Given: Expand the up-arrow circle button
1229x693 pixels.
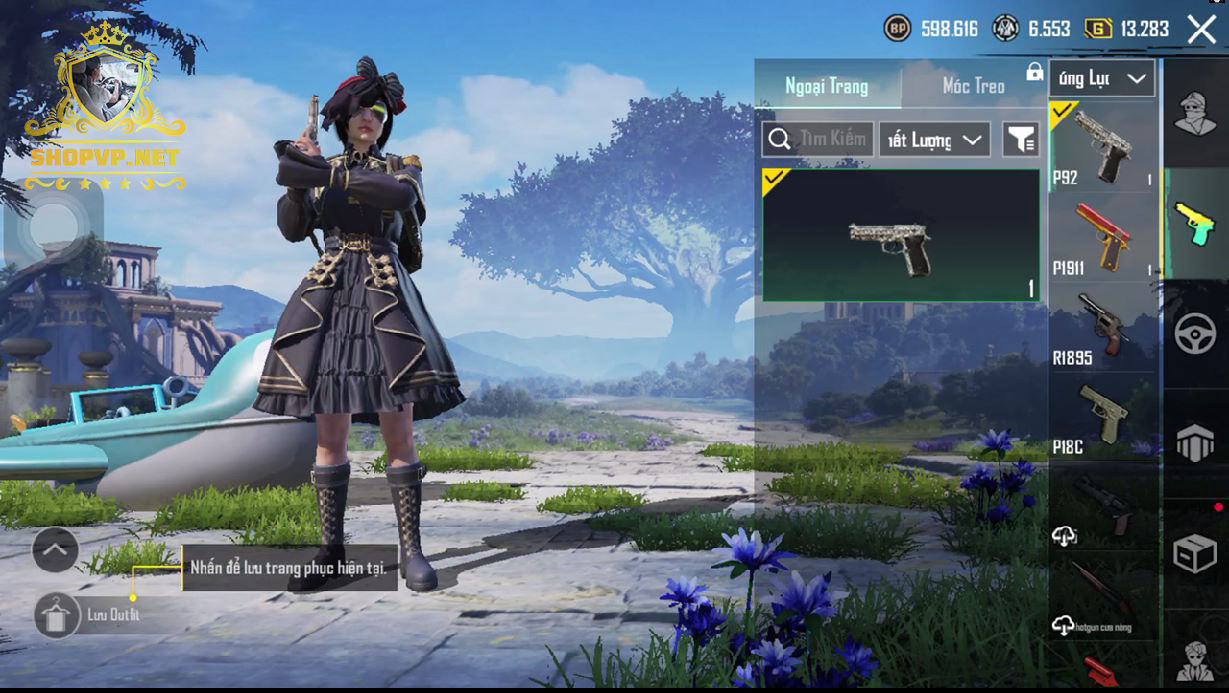Looking at the screenshot, I should click(x=55, y=548).
